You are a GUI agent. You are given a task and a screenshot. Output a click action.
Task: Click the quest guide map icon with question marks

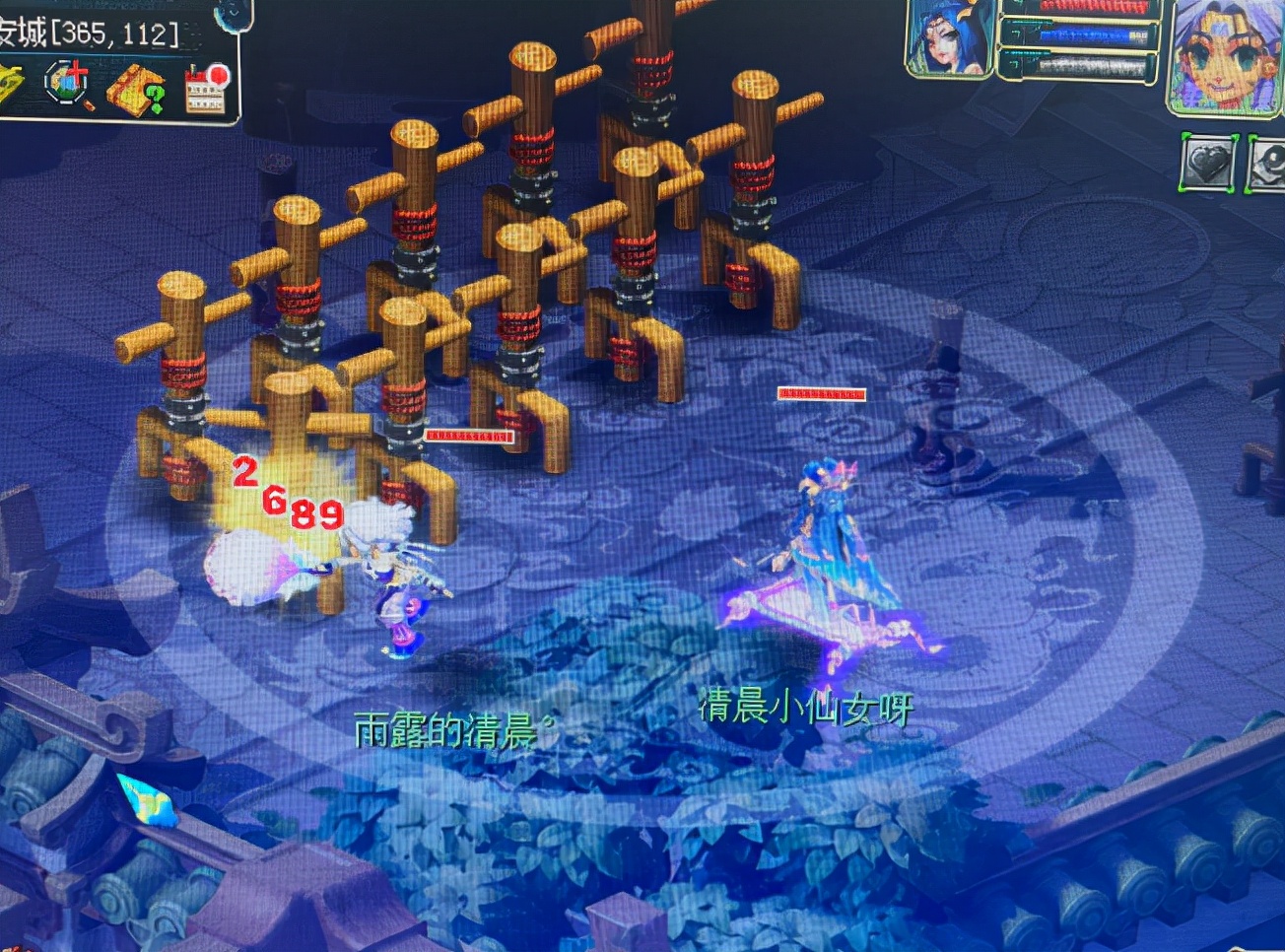136,91
